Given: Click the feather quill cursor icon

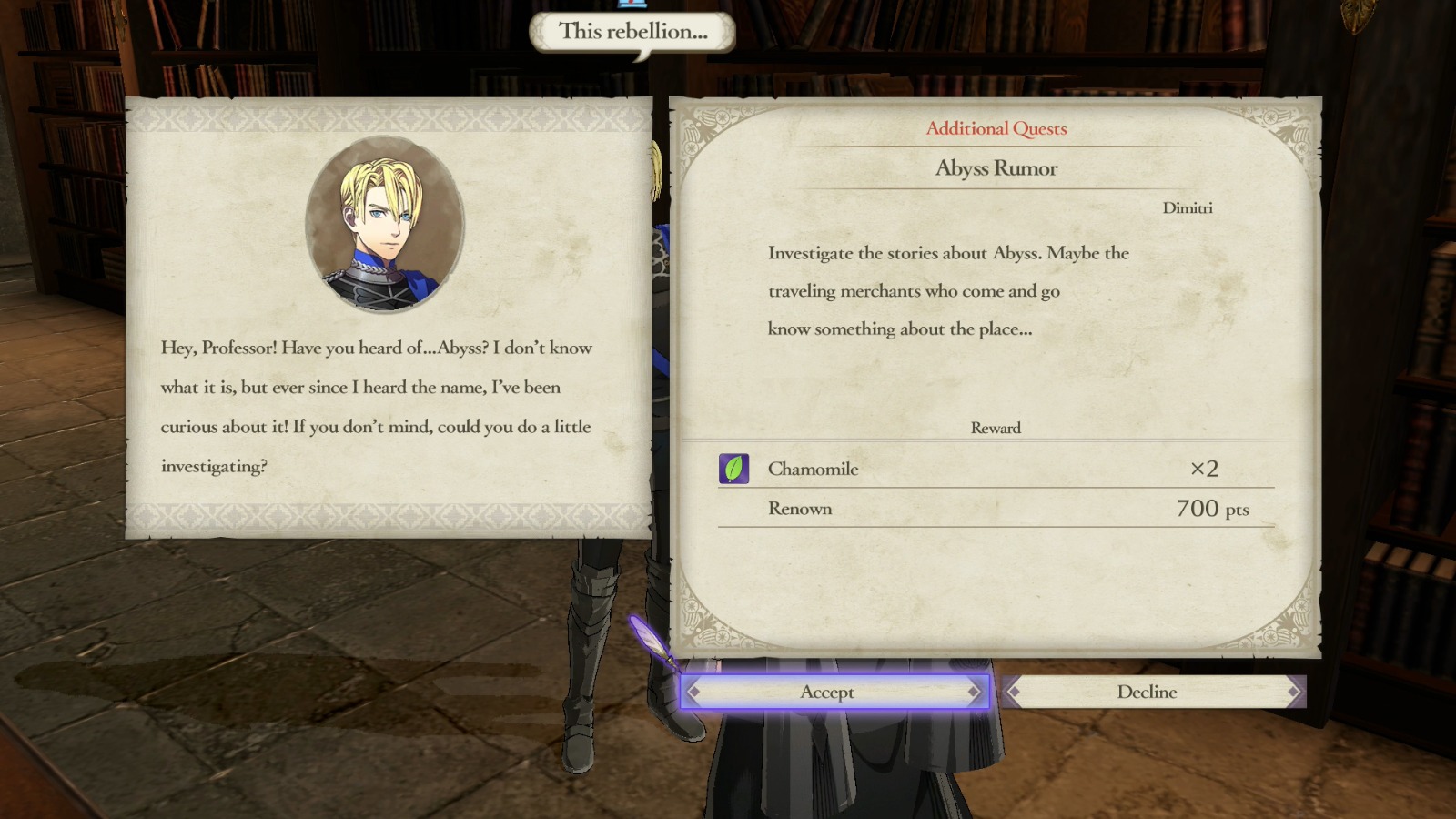Looking at the screenshot, I should pos(652,642).
